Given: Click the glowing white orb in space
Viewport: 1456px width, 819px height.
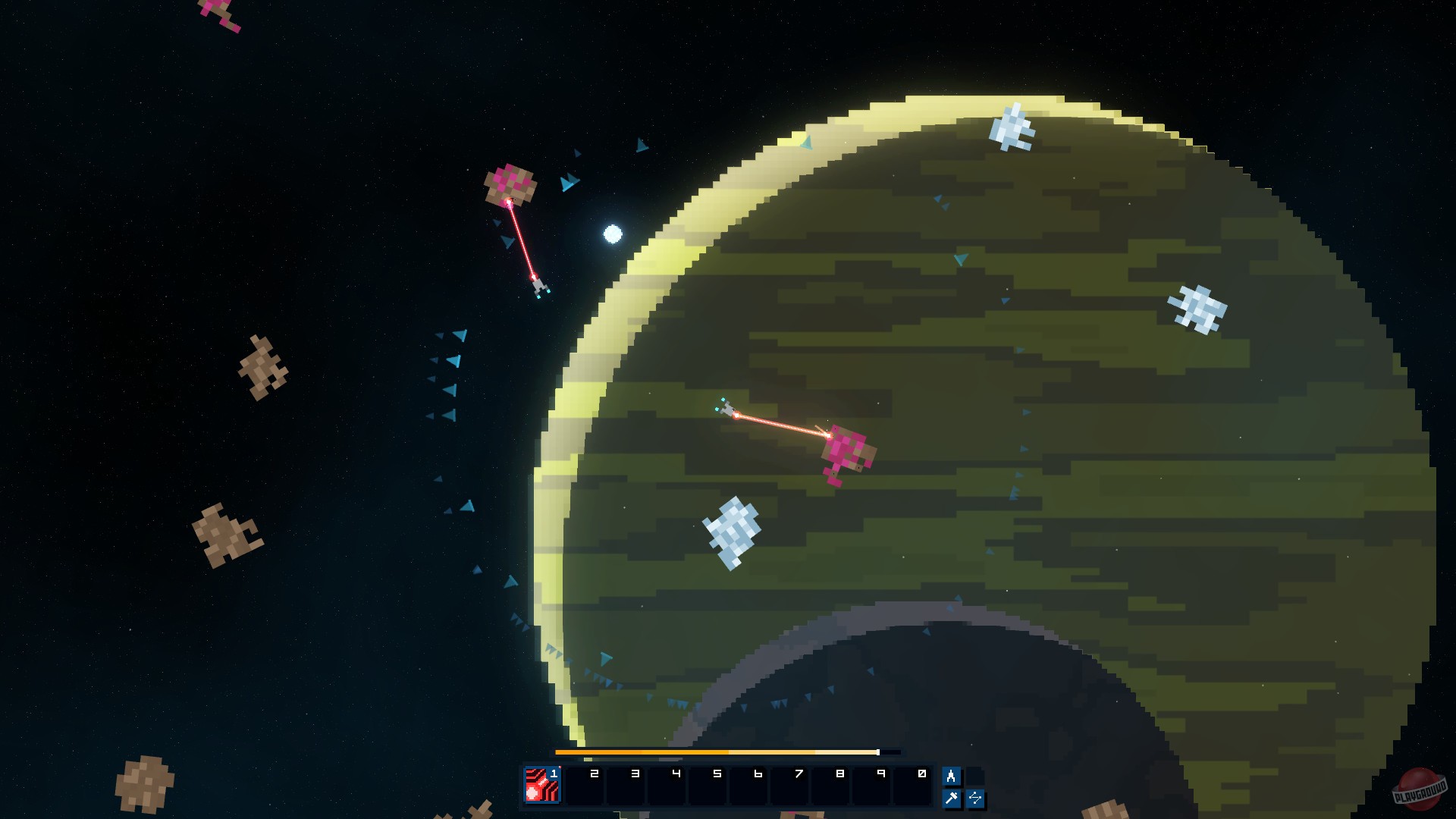Looking at the screenshot, I should [611, 235].
